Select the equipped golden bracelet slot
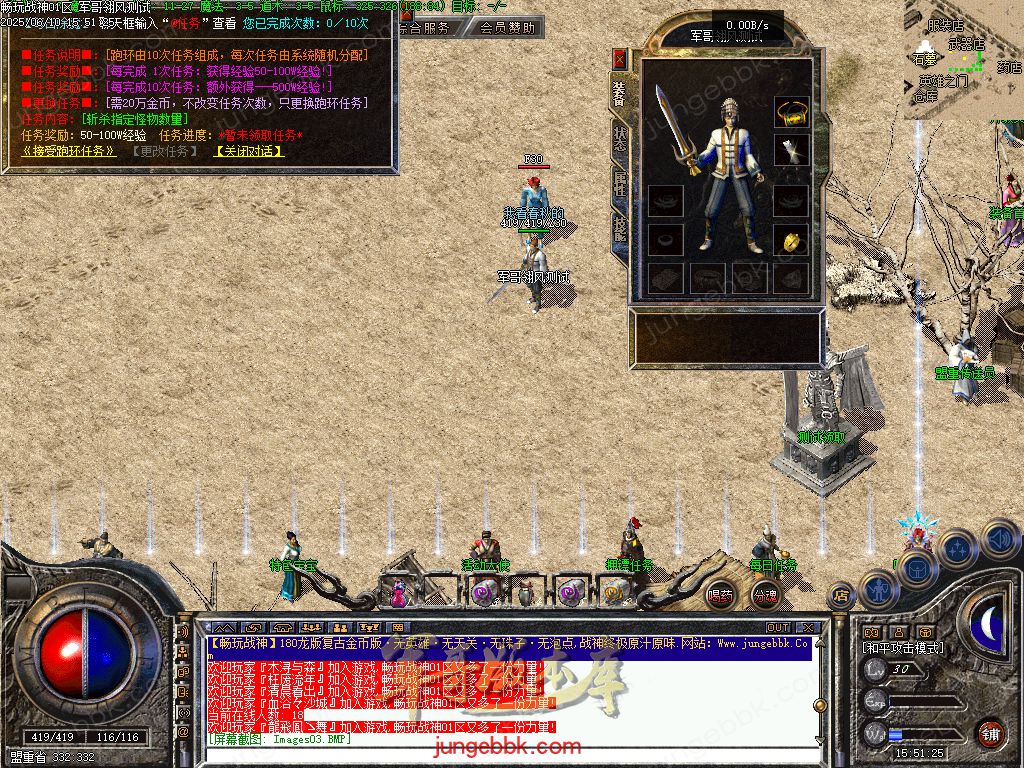1024x768 pixels. pyautogui.click(x=791, y=111)
